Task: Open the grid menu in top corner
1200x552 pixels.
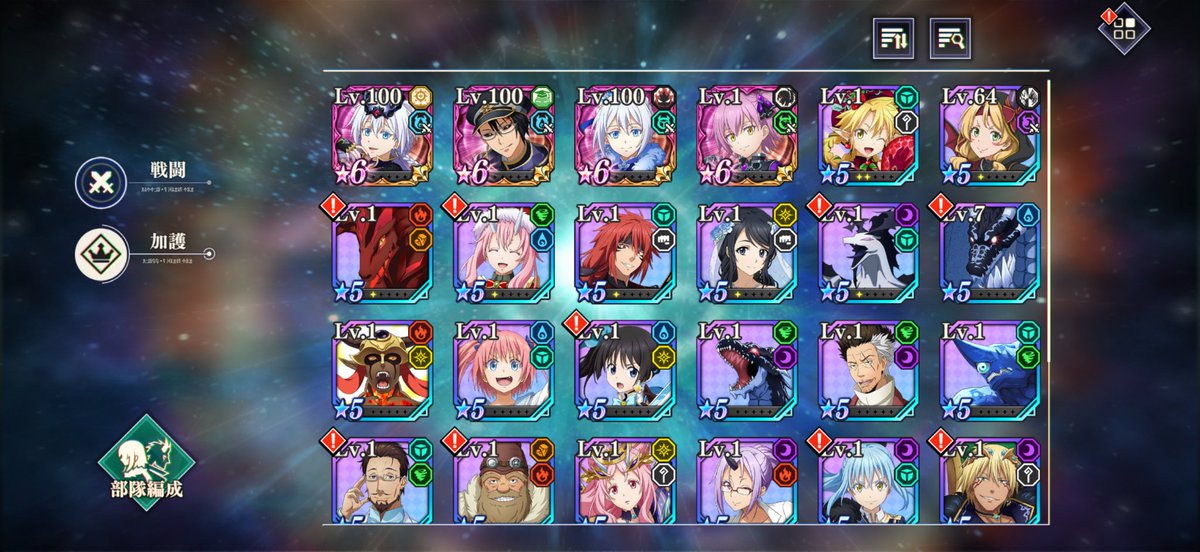Action: tap(1124, 28)
